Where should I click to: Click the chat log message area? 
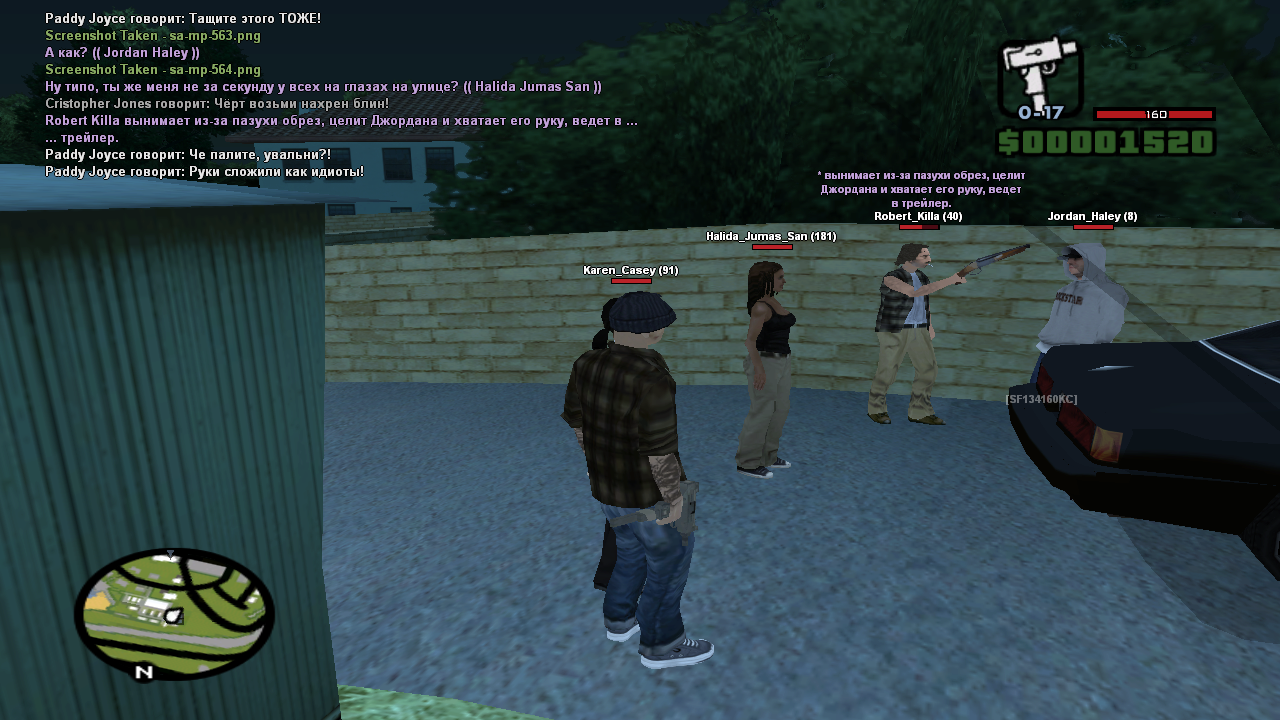pos(340,95)
